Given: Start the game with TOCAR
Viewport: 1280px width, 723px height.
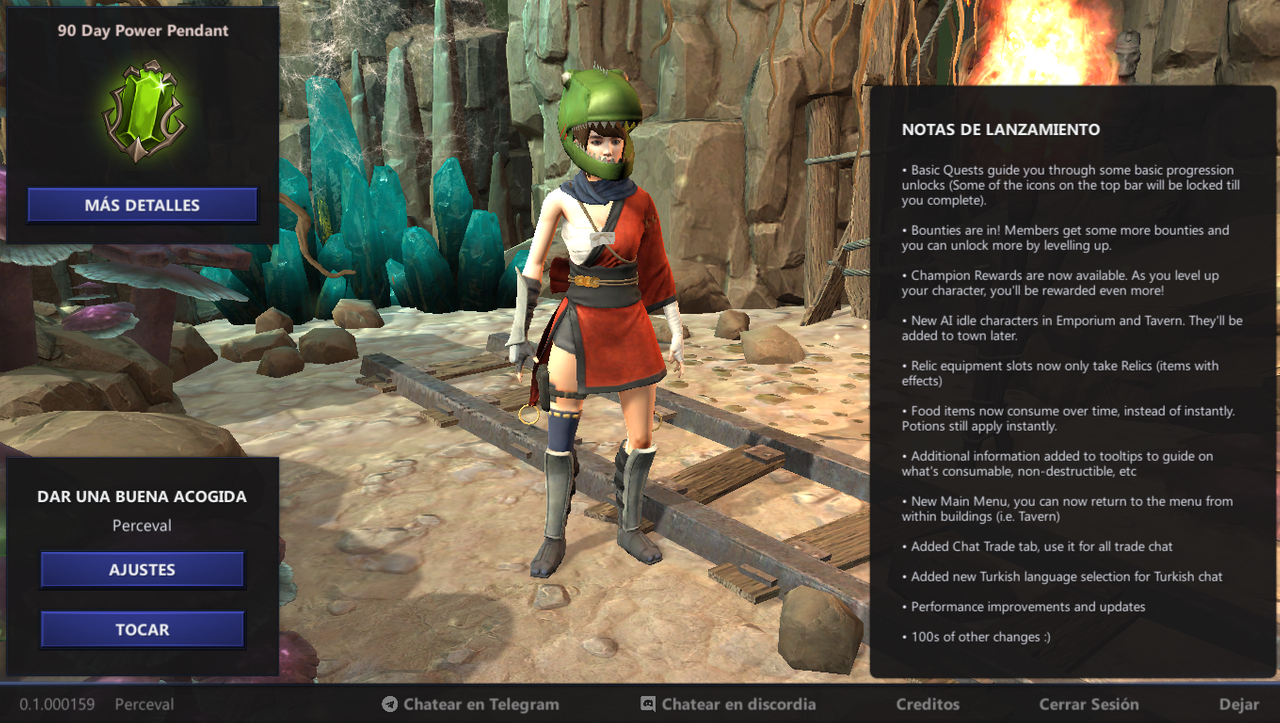Looking at the screenshot, I should click(x=142, y=630).
